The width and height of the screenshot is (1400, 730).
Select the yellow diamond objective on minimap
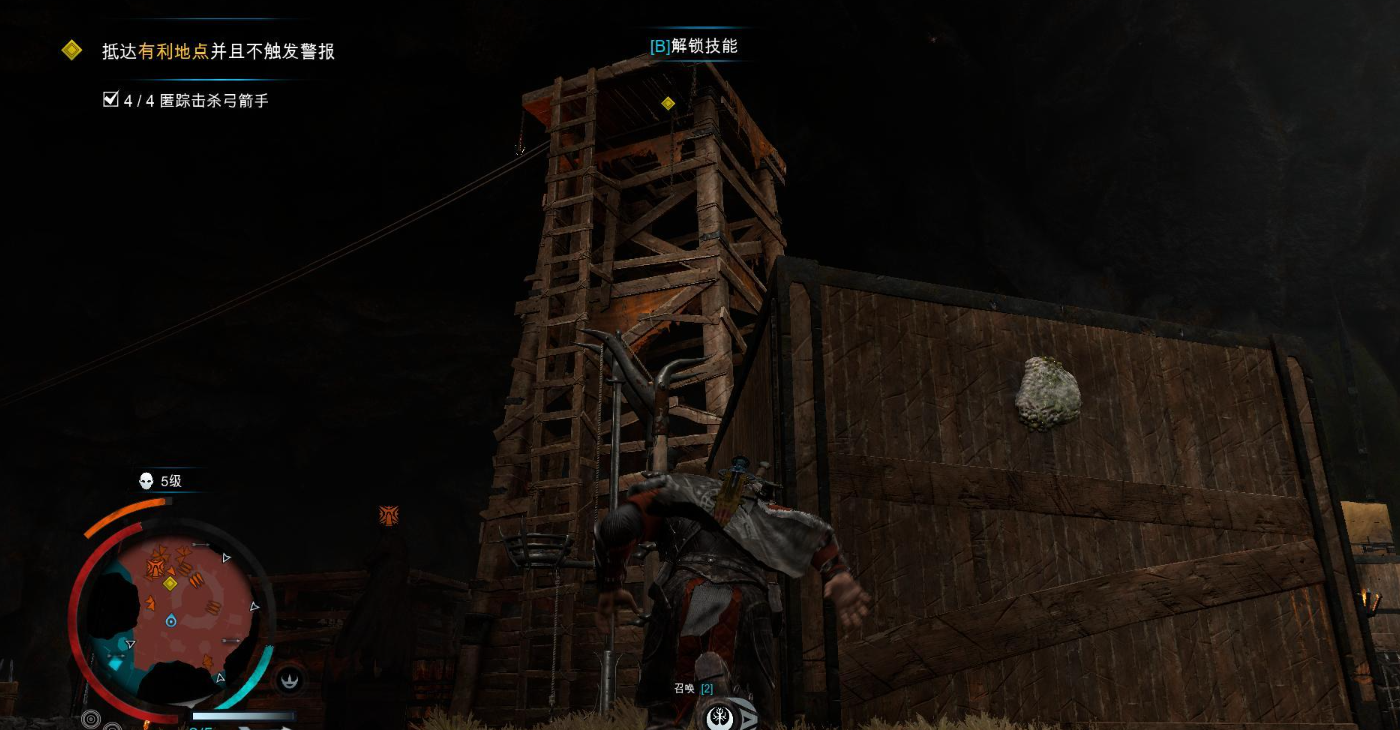click(170, 583)
